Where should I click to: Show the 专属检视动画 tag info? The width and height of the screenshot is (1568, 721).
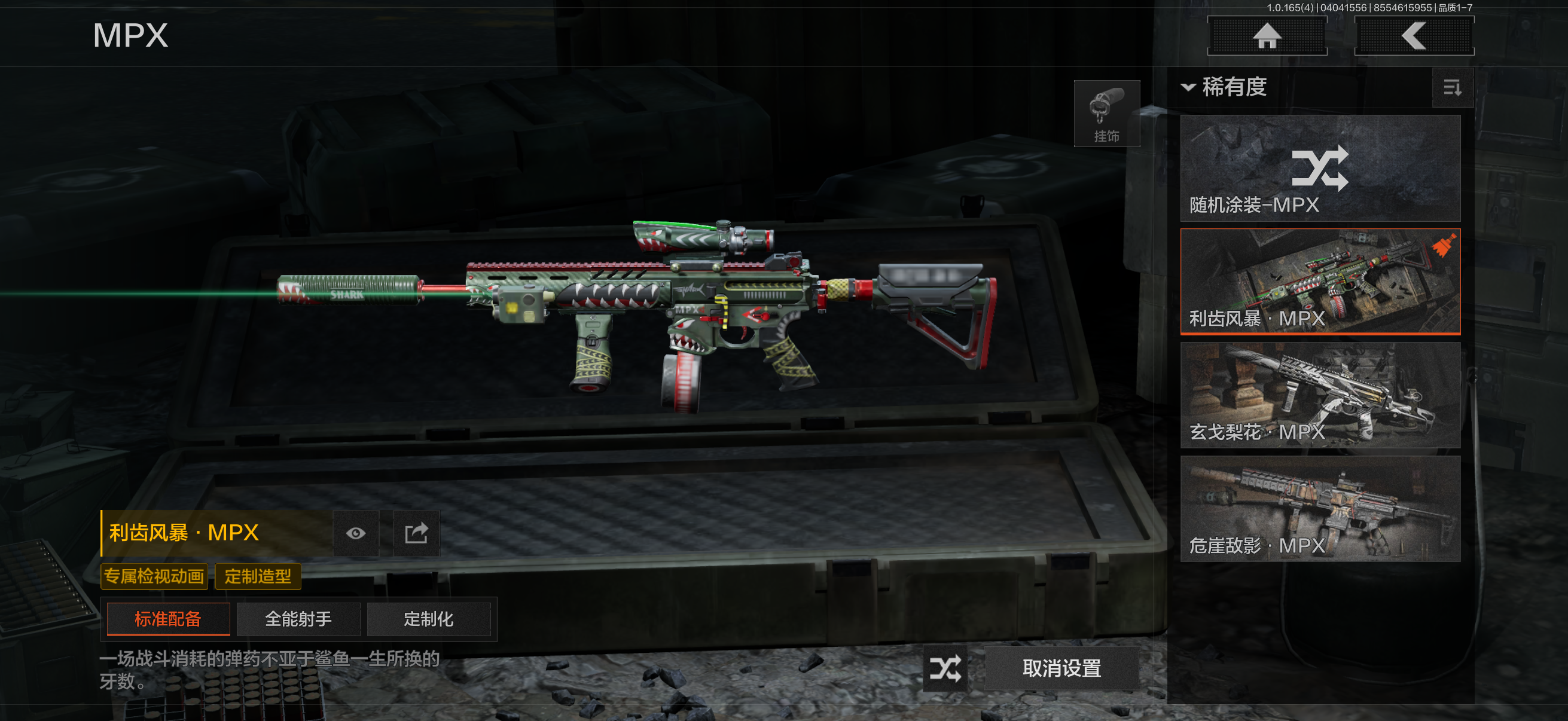154,576
